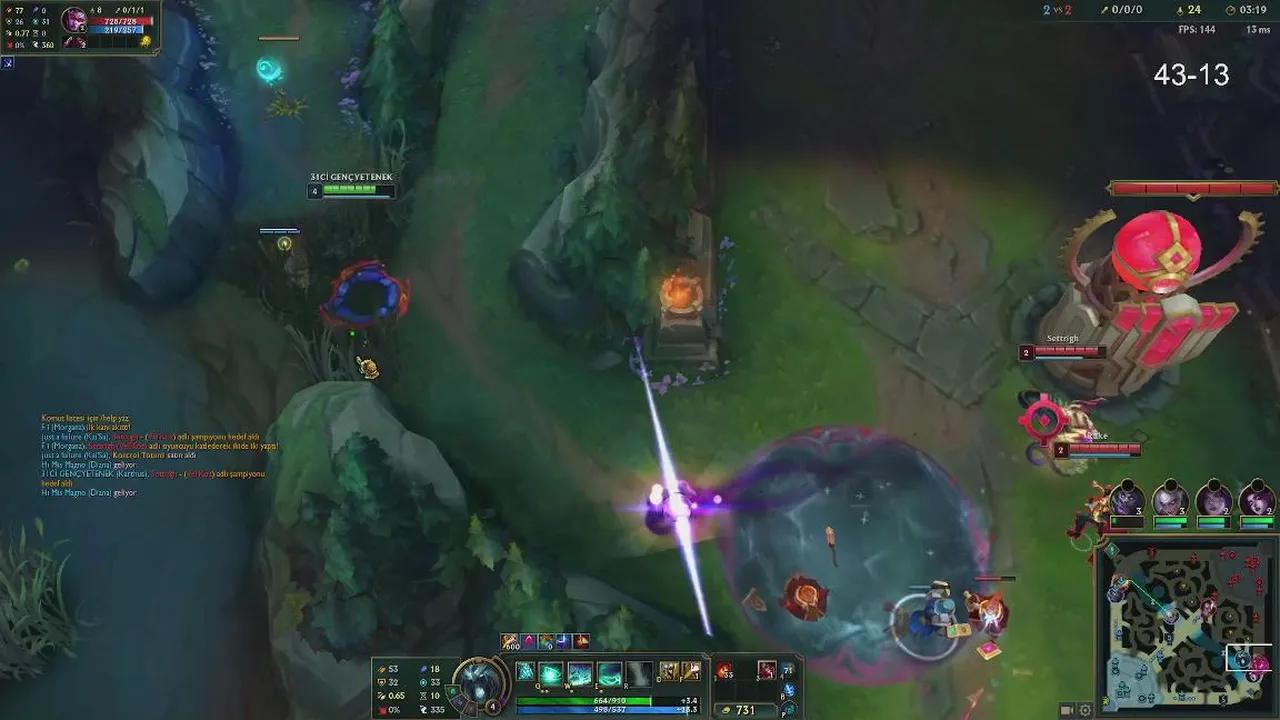Open the settings menu via the gear icon
Image resolution: width=1280 pixels, height=720 pixels.
point(1084,710)
